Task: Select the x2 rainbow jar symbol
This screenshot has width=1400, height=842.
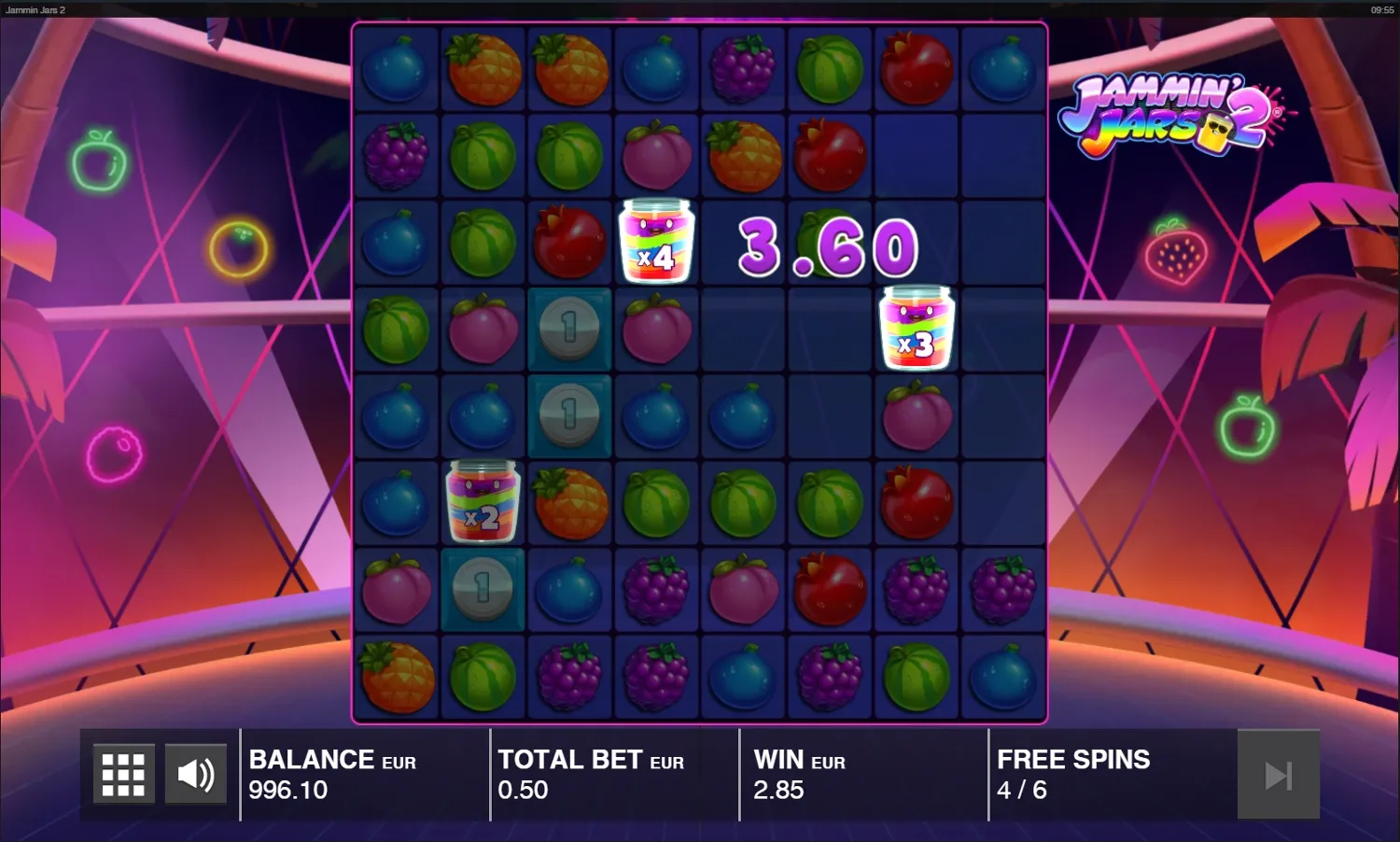Action: pos(483,502)
